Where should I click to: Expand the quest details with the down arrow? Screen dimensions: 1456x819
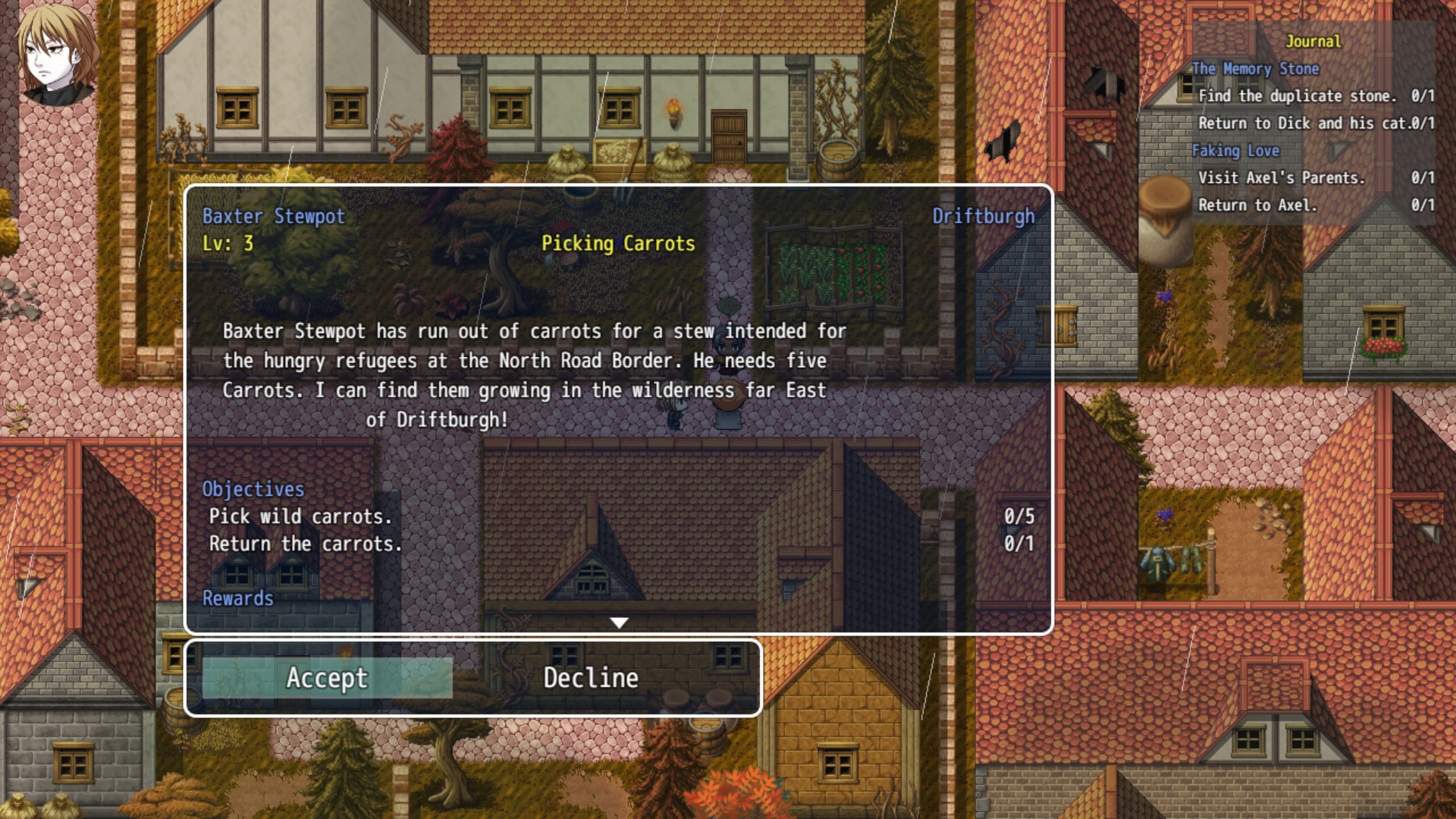tap(620, 622)
